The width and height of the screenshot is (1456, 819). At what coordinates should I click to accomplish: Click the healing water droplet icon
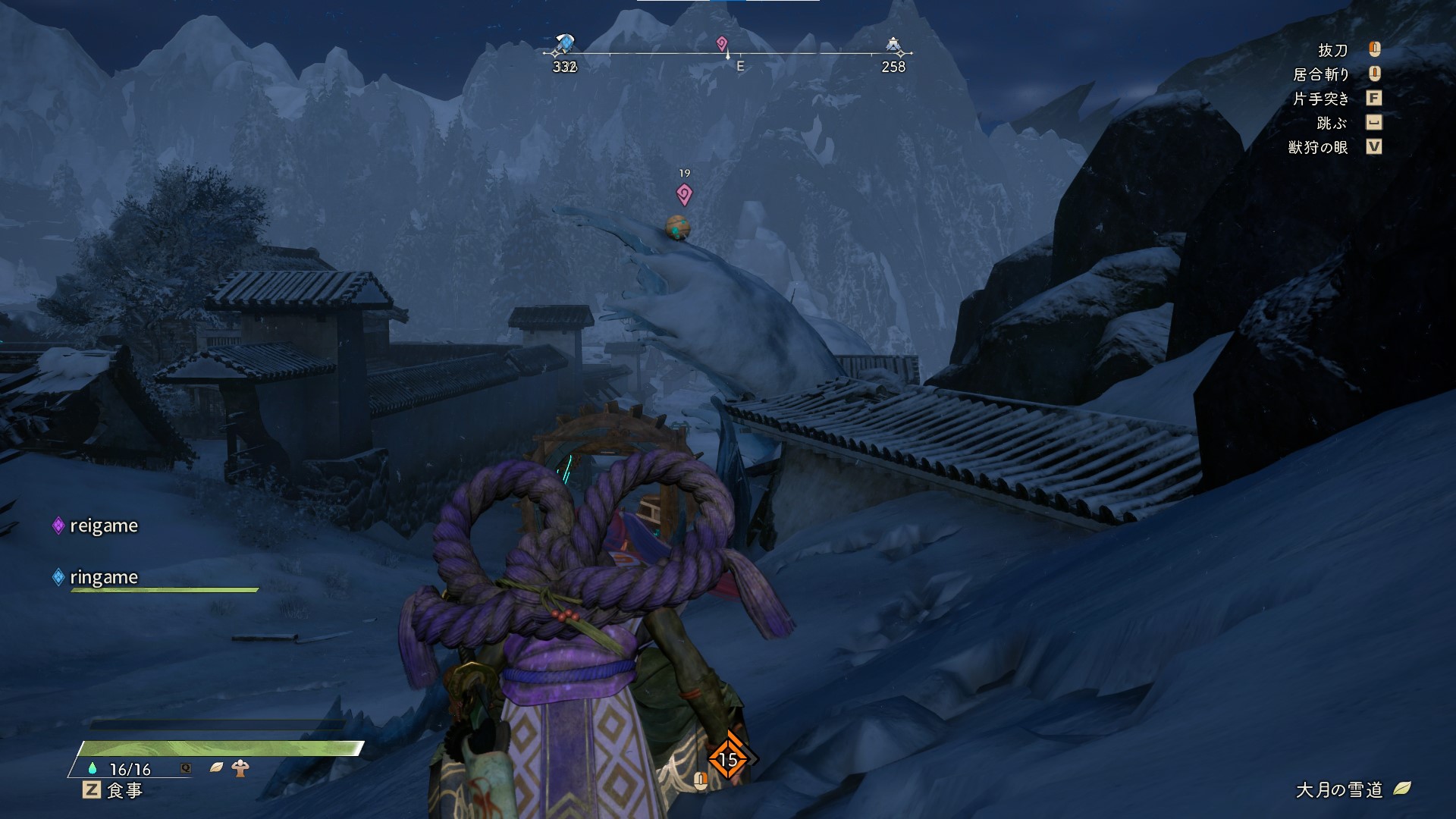(93, 768)
